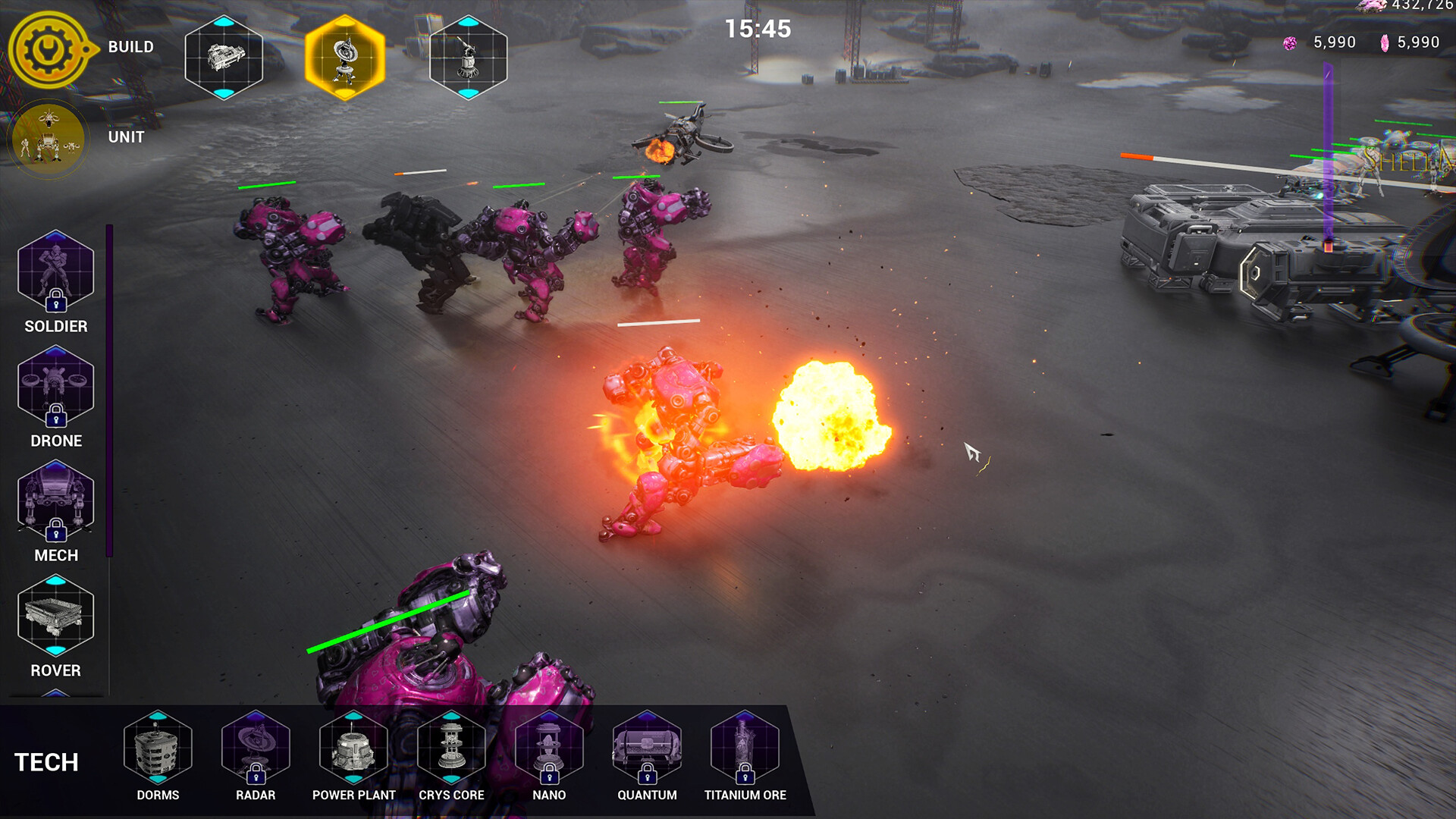Select the base structure hexagon at top
1456x819 pixels.
(224, 58)
